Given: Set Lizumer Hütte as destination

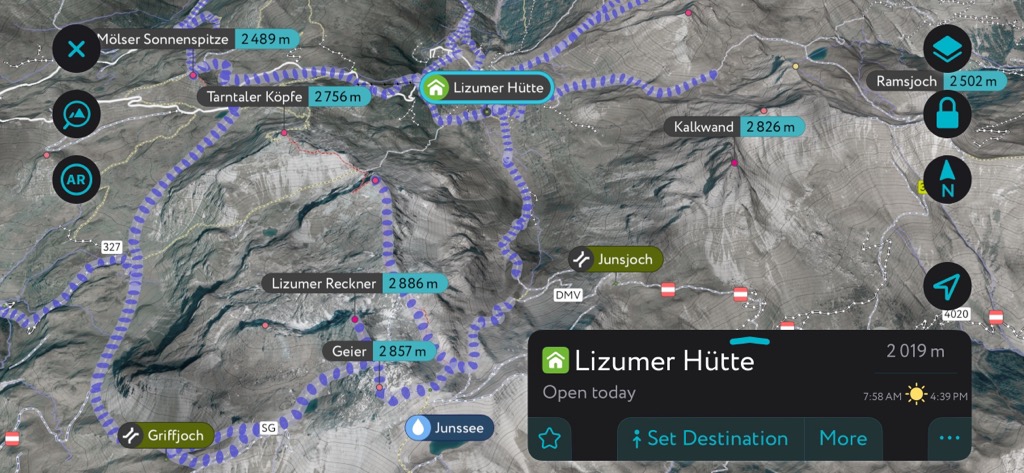Looking at the screenshot, I should [x=710, y=438].
